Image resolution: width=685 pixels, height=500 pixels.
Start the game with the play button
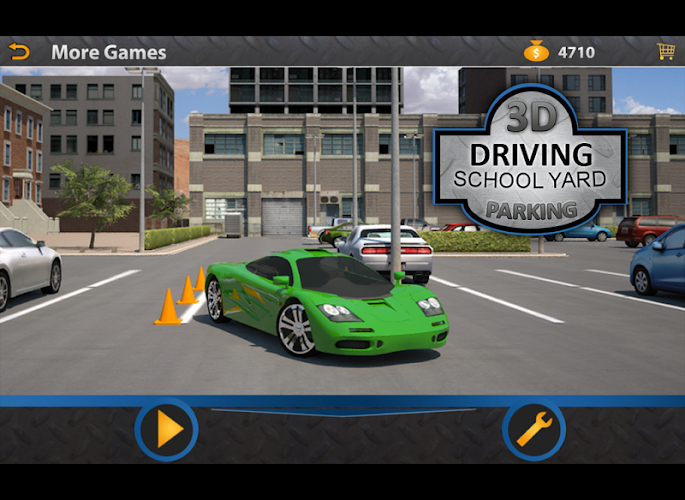(167, 430)
